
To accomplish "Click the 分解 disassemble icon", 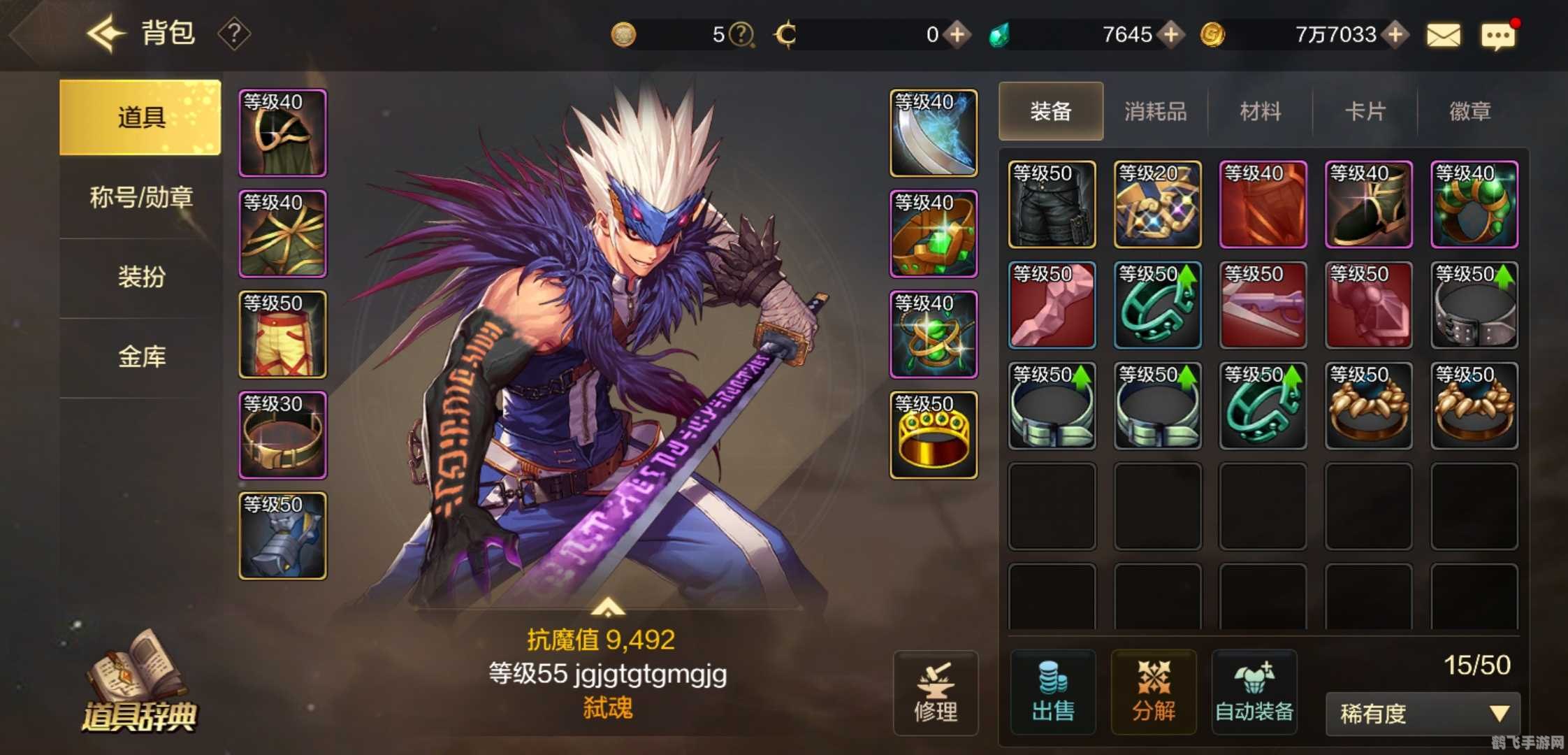I will [1154, 692].
